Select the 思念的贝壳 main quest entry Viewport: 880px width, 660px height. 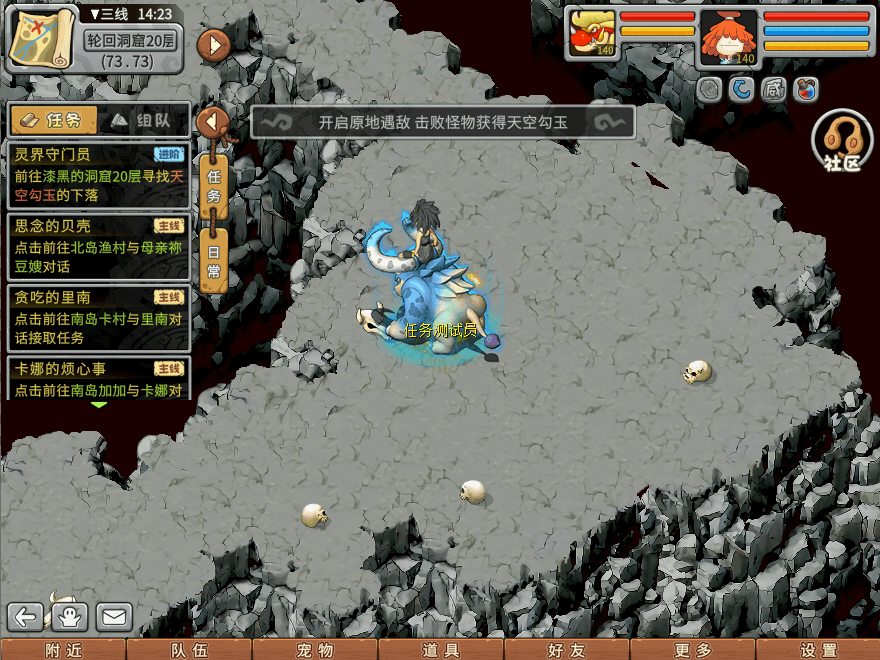coord(98,246)
